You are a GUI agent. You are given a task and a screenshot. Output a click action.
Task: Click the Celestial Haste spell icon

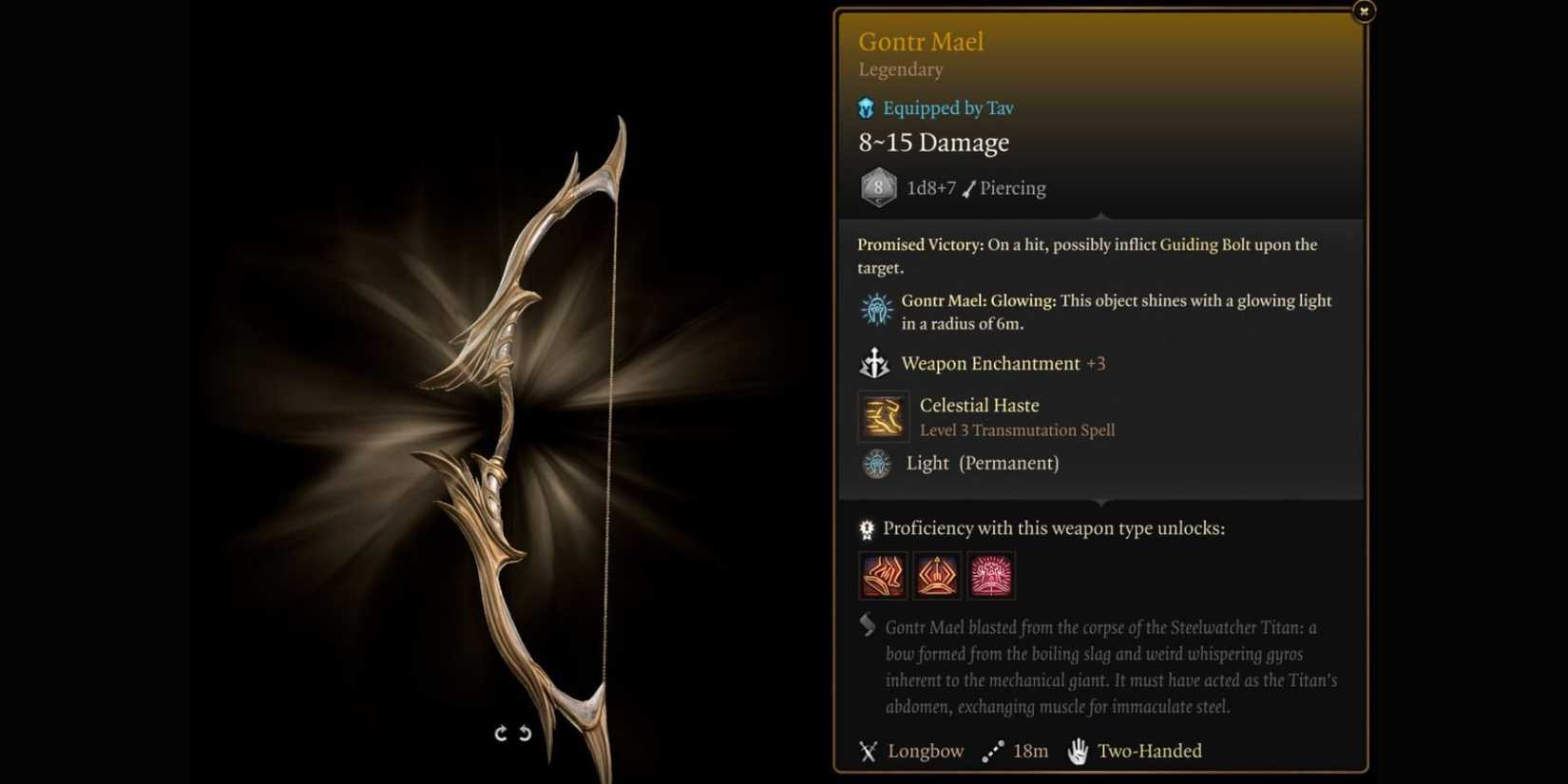[883, 416]
